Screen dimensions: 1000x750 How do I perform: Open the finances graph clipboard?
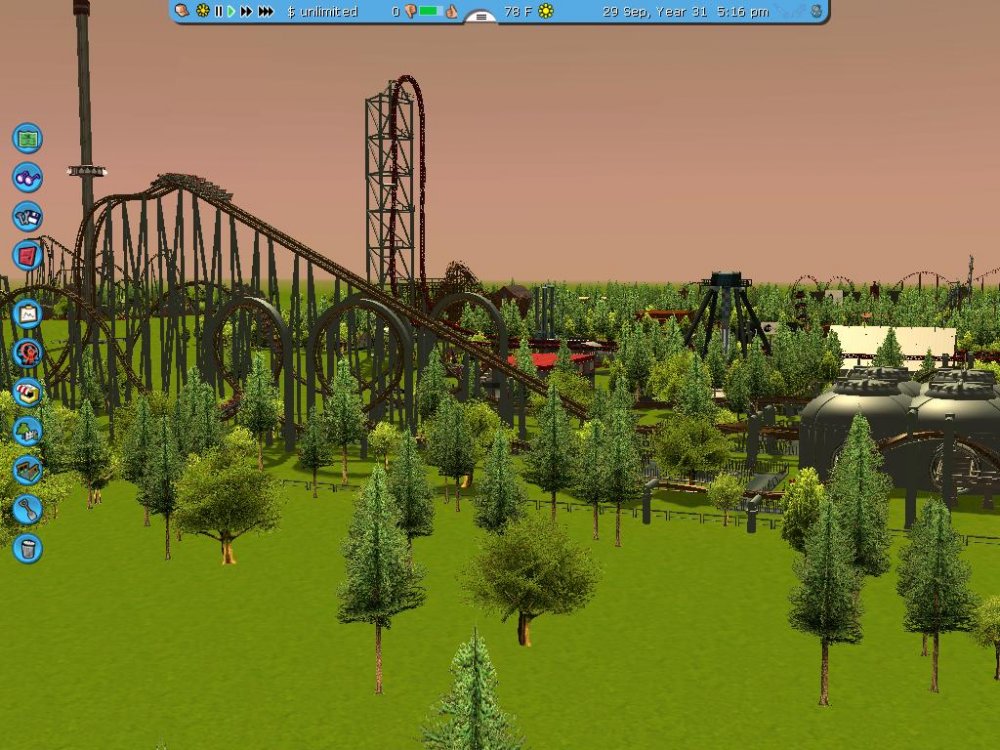pos(27,314)
